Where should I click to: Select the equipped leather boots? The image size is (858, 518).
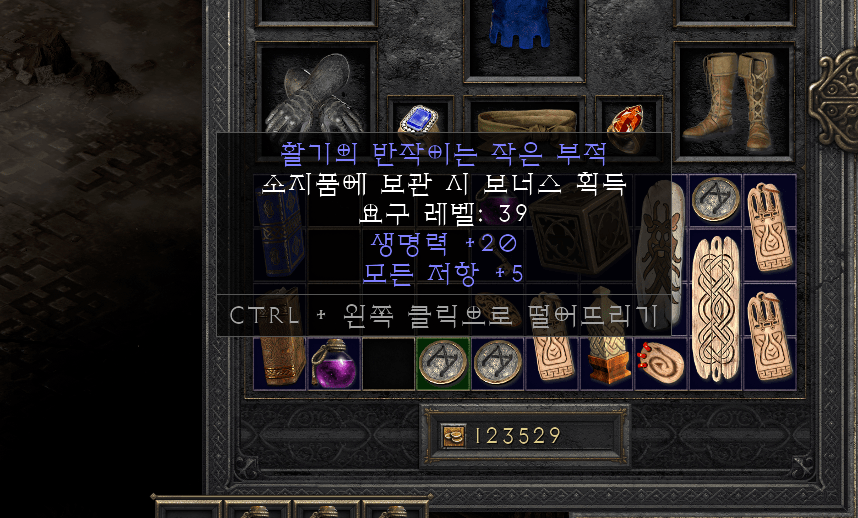[731, 95]
